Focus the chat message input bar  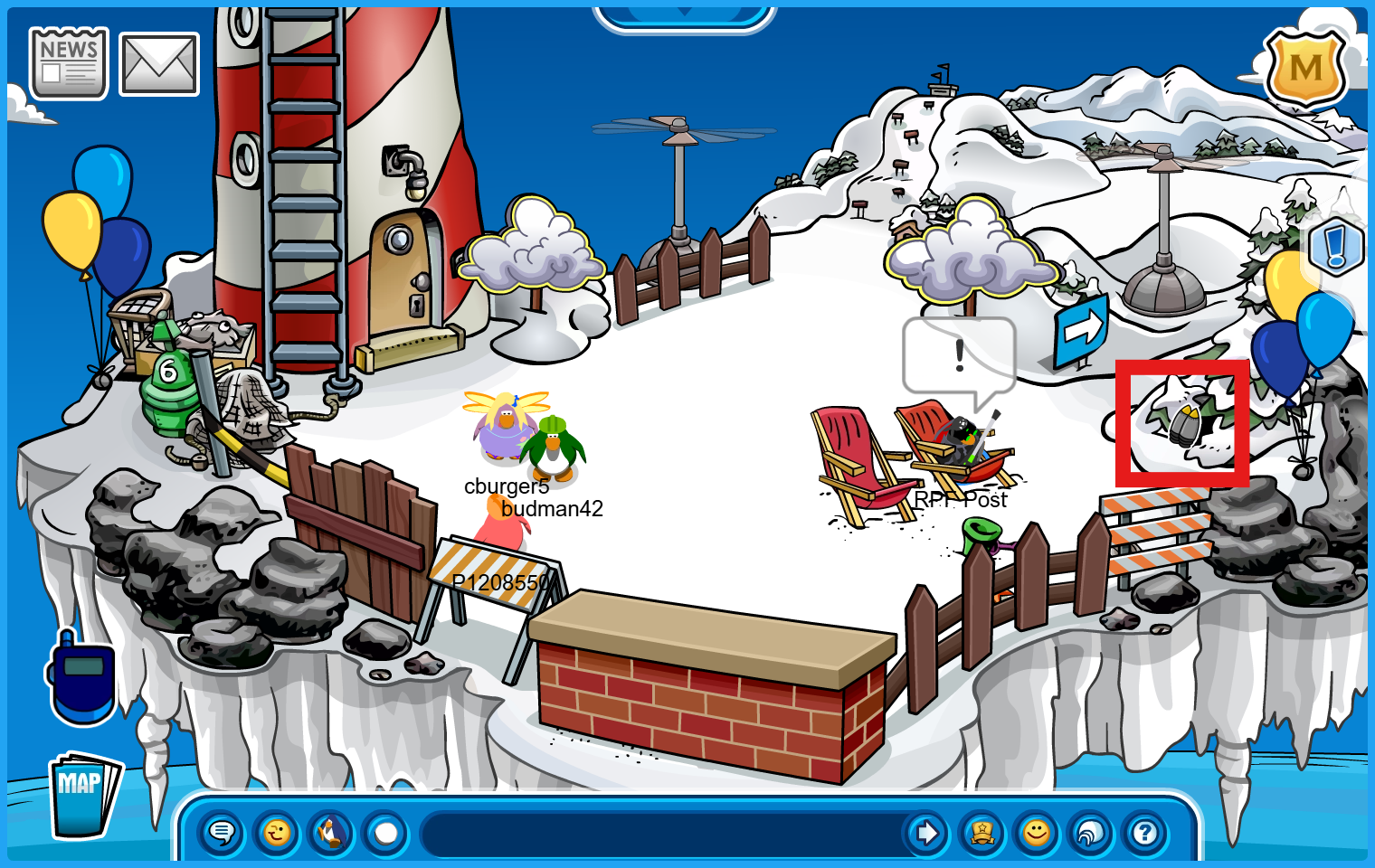click(x=660, y=833)
